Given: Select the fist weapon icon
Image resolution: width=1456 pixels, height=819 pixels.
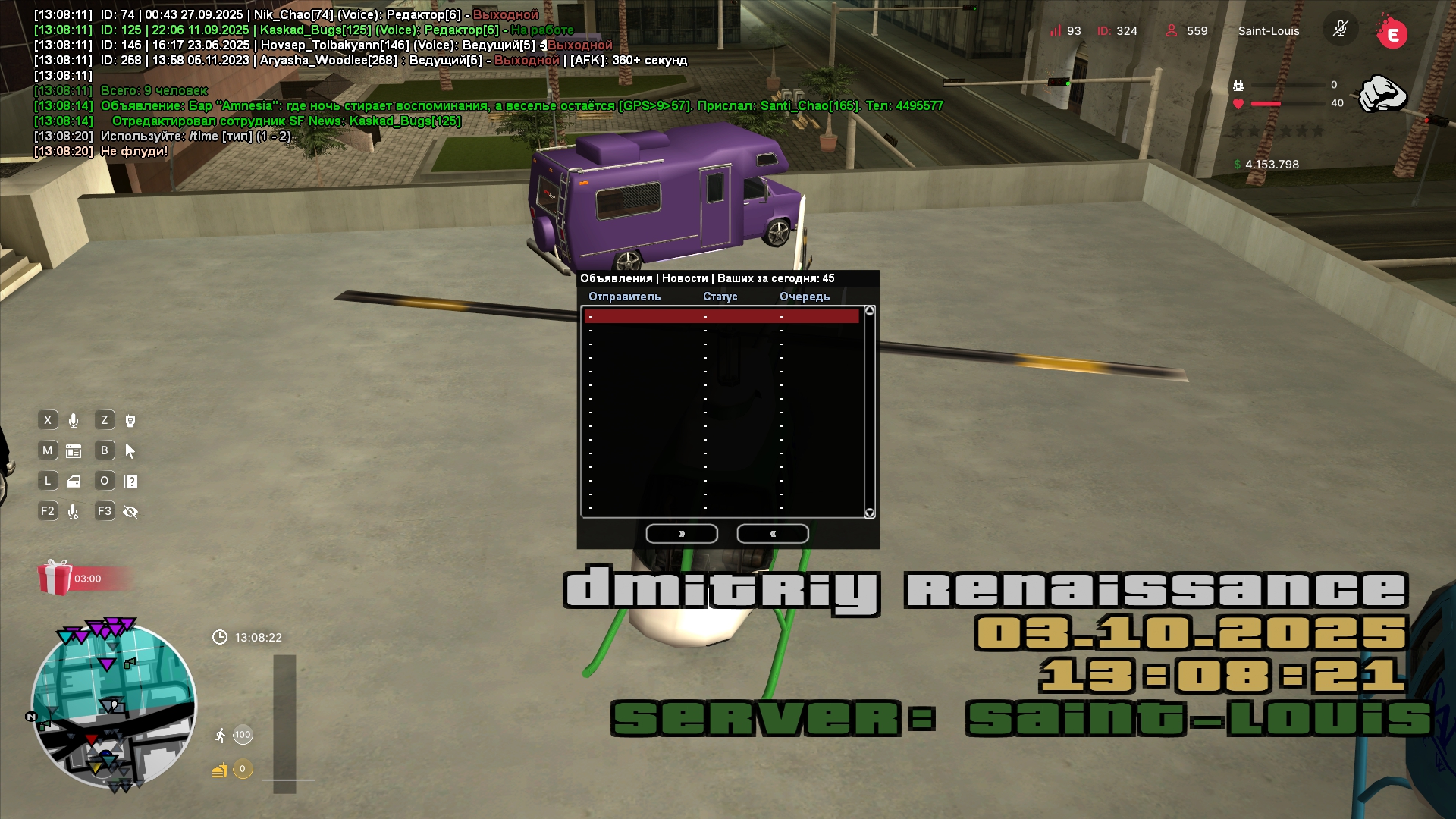Looking at the screenshot, I should [1382, 95].
